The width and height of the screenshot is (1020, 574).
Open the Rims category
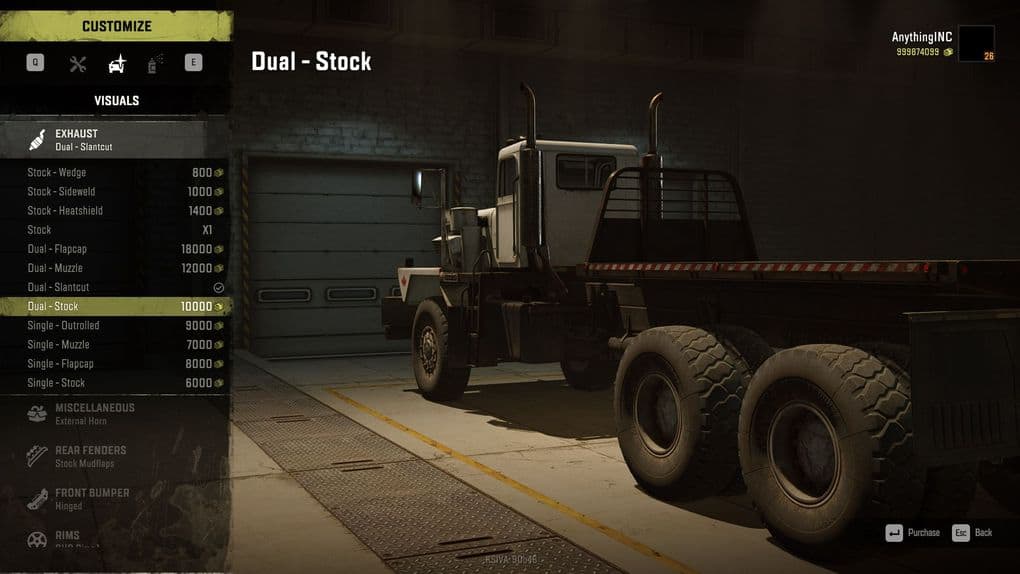click(116, 539)
